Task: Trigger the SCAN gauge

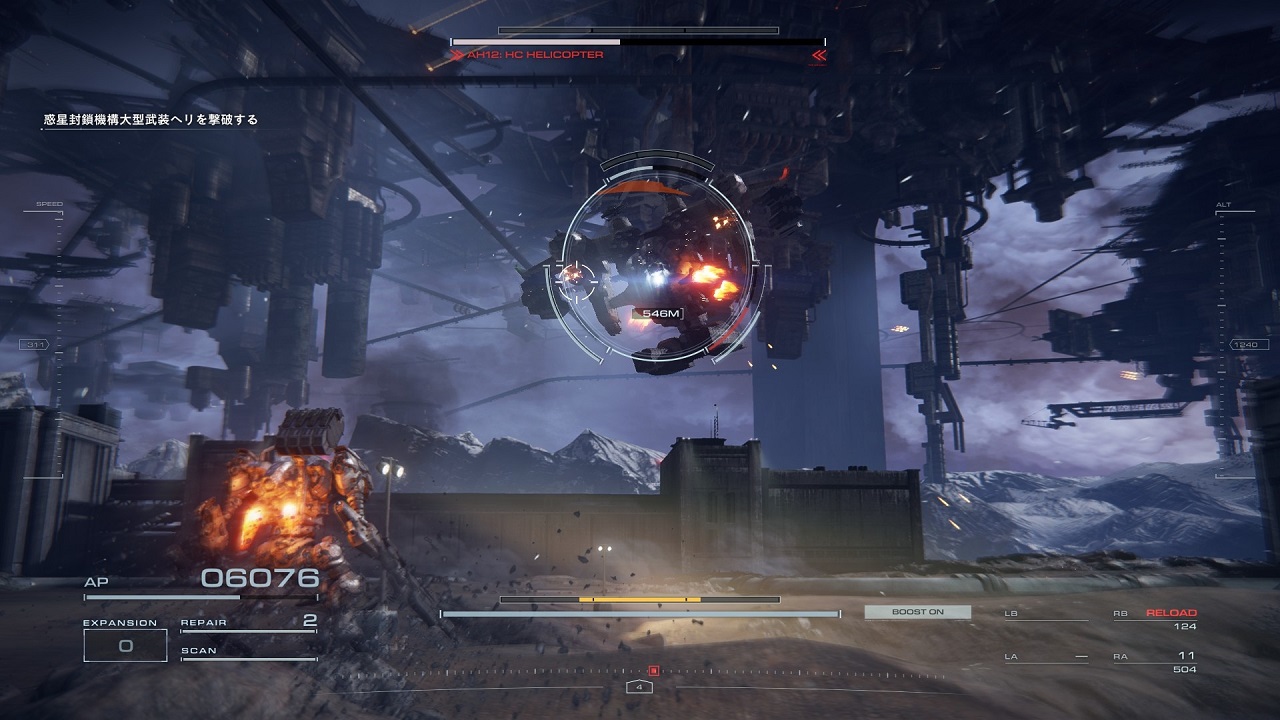Action: [x=248, y=652]
